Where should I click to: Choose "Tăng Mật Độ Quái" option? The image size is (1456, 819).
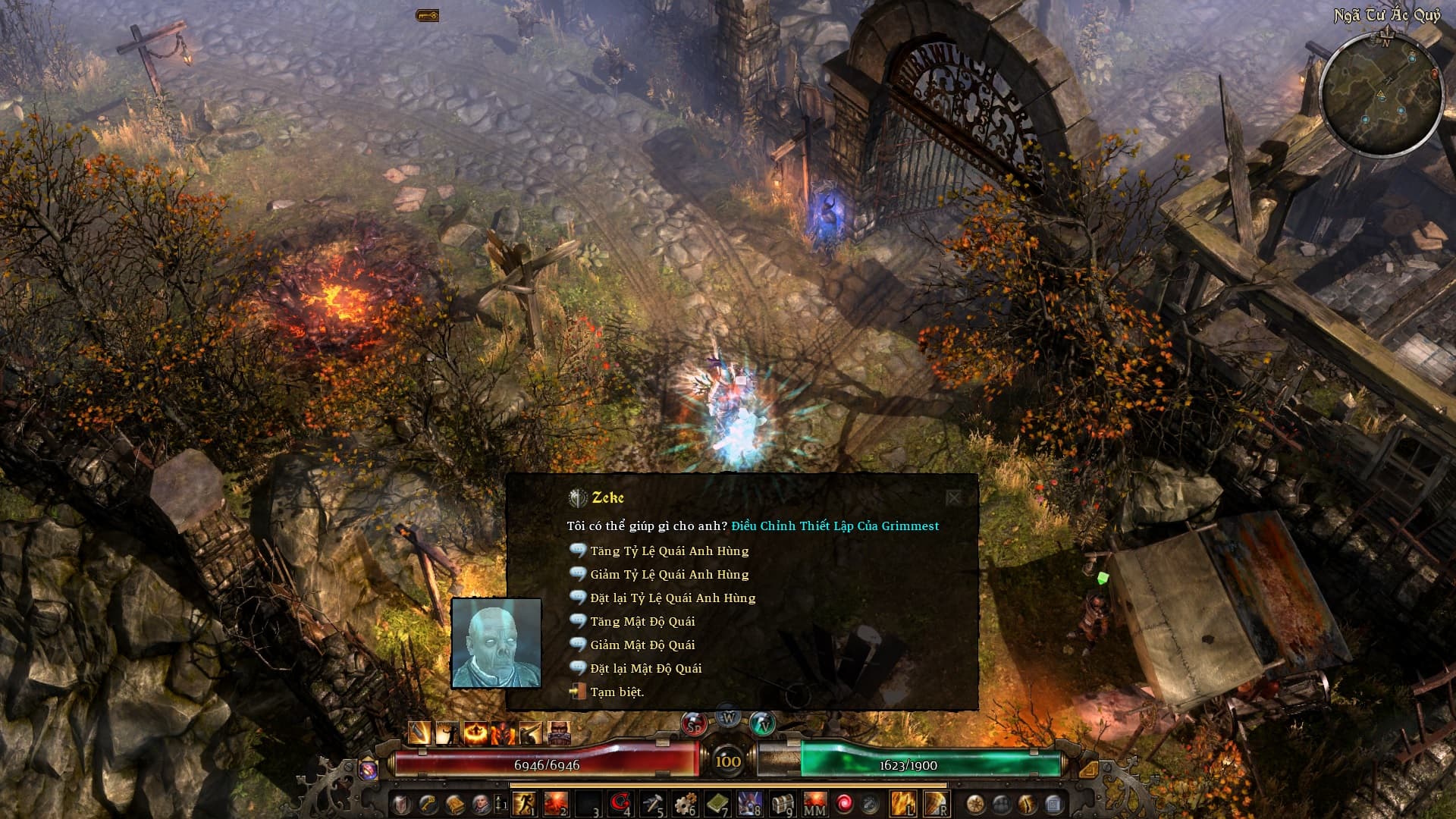point(642,622)
